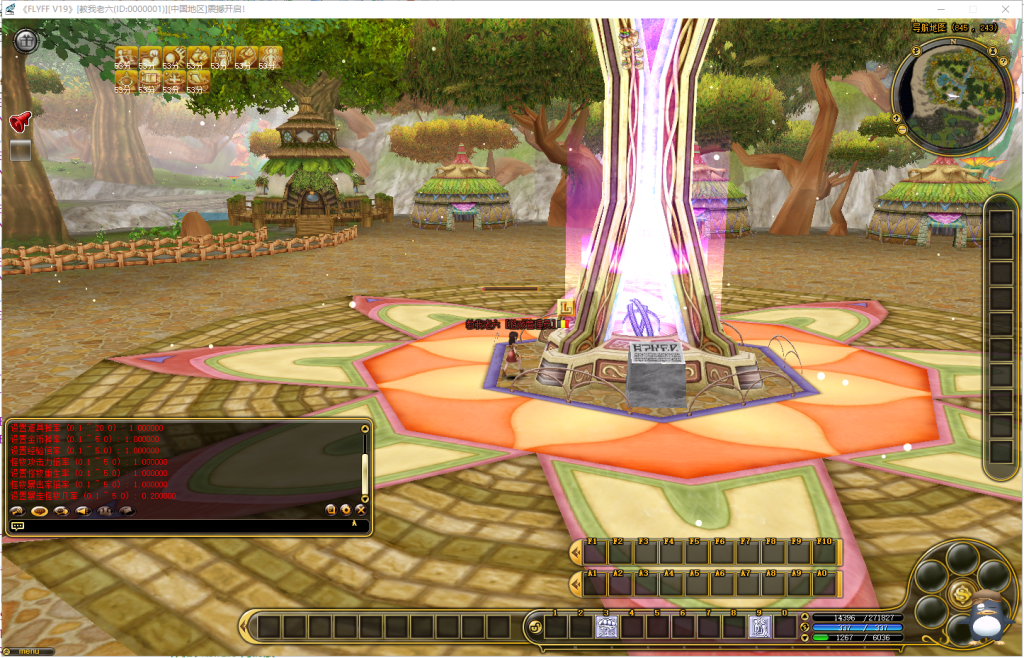Select the F1 shortcut slot
Screen dimensions: 1024x658
coord(595,552)
